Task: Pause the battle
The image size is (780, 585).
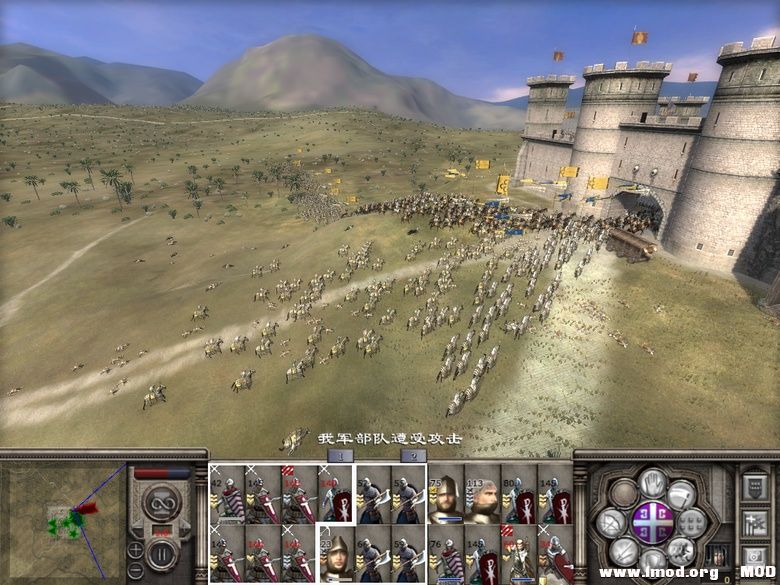Action: coord(160,554)
